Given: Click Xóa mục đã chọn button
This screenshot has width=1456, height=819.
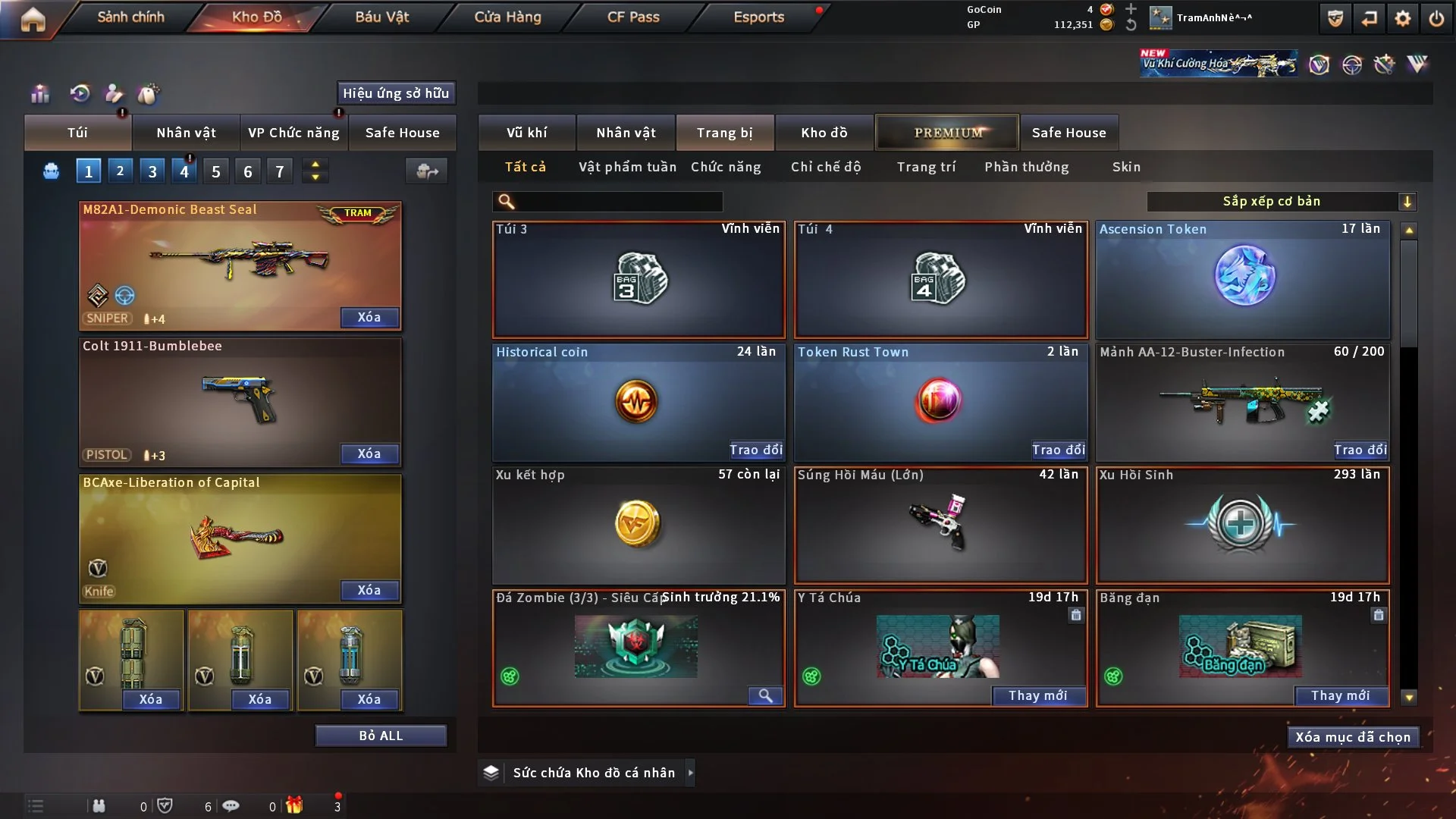Looking at the screenshot, I should pyautogui.click(x=1352, y=737).
